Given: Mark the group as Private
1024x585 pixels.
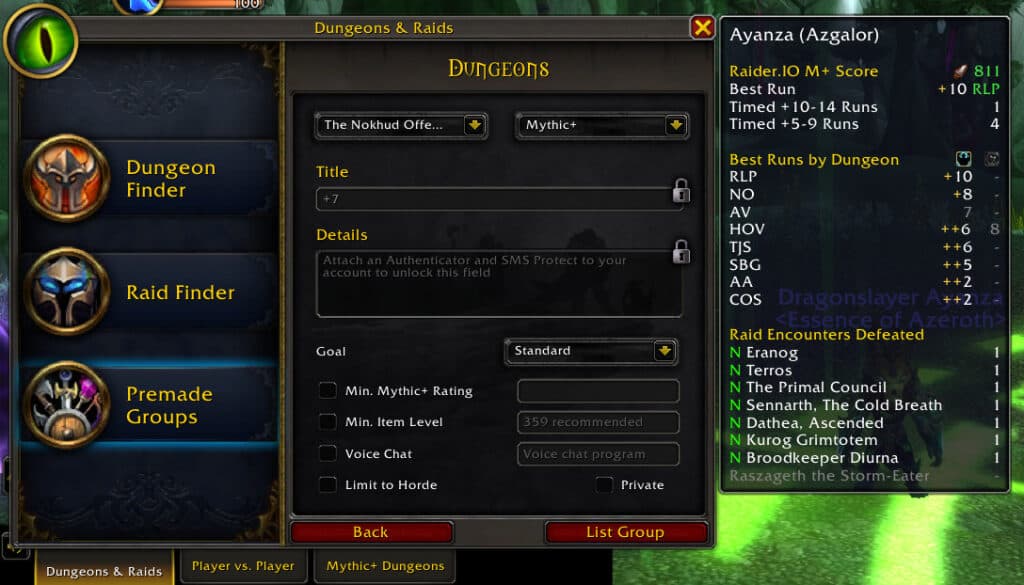Looking at the screenshot, I should point(604,485).
